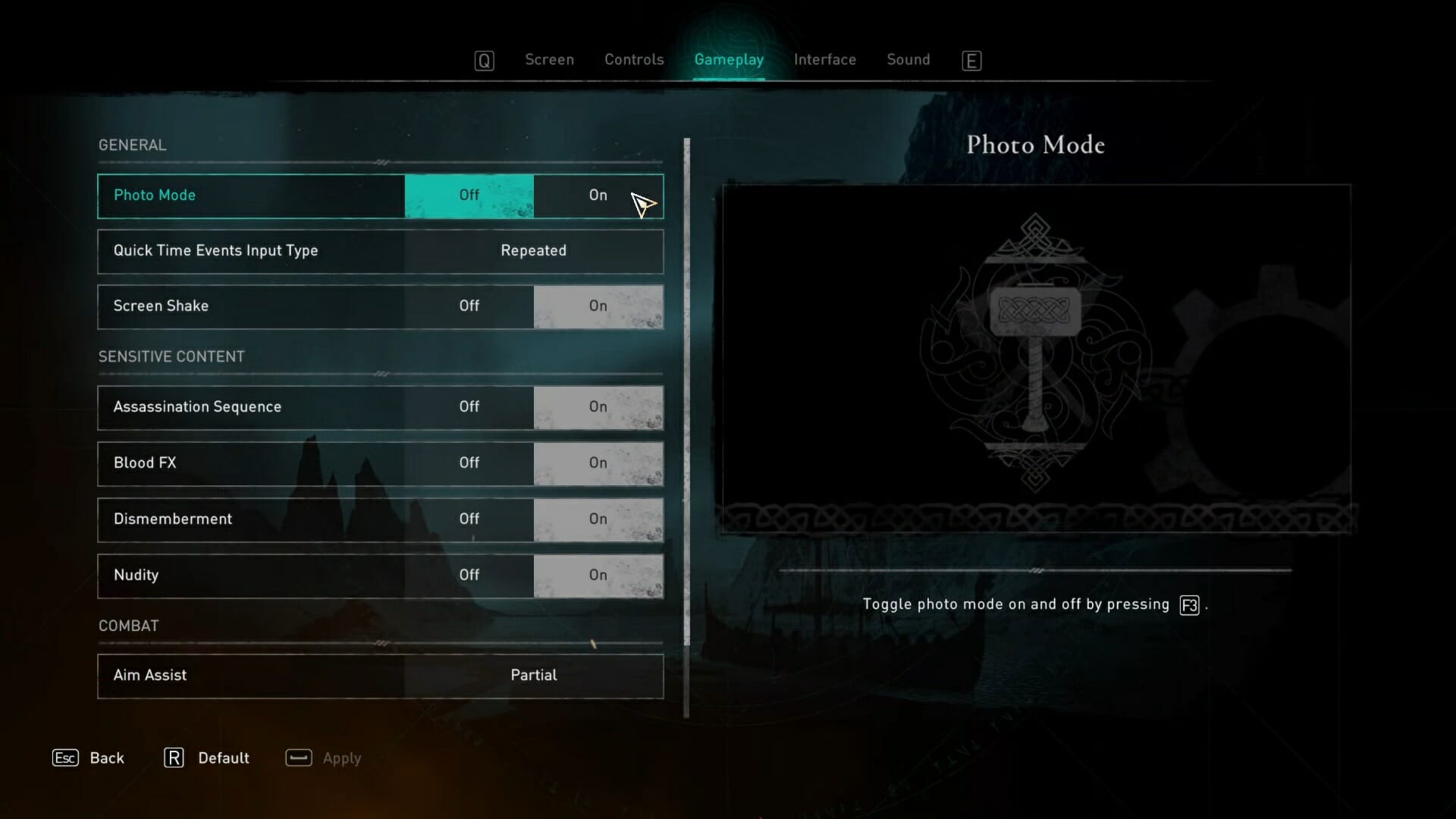Turn Assassination Sequence on

click(x=598, y=407)
